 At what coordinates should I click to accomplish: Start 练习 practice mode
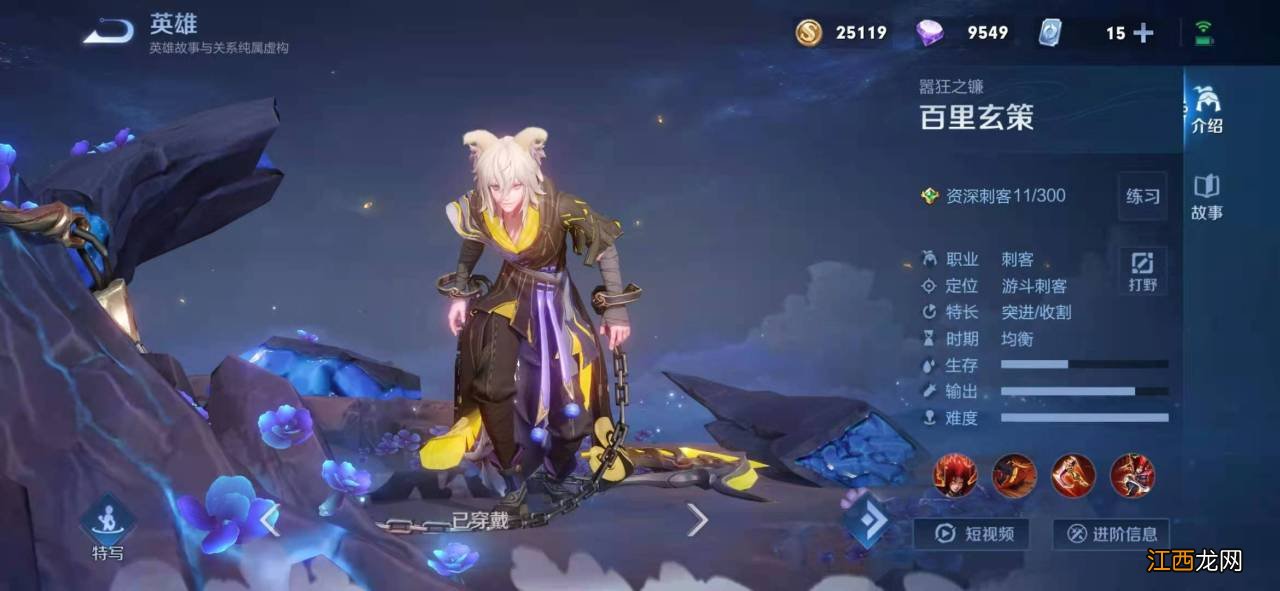coord(1142,196)
